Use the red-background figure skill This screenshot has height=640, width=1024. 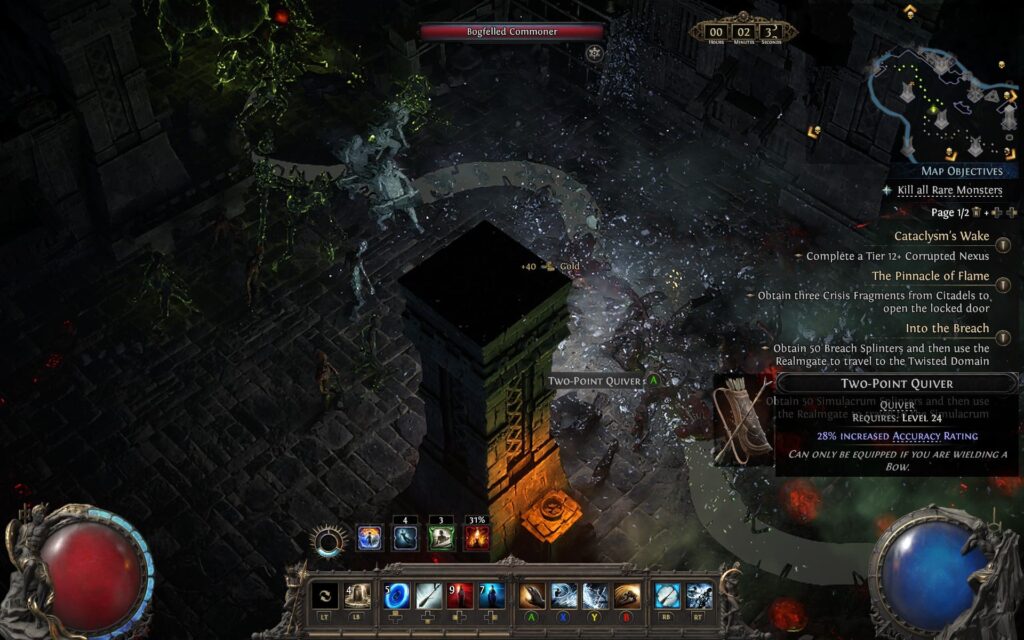(x=460, y=596)
